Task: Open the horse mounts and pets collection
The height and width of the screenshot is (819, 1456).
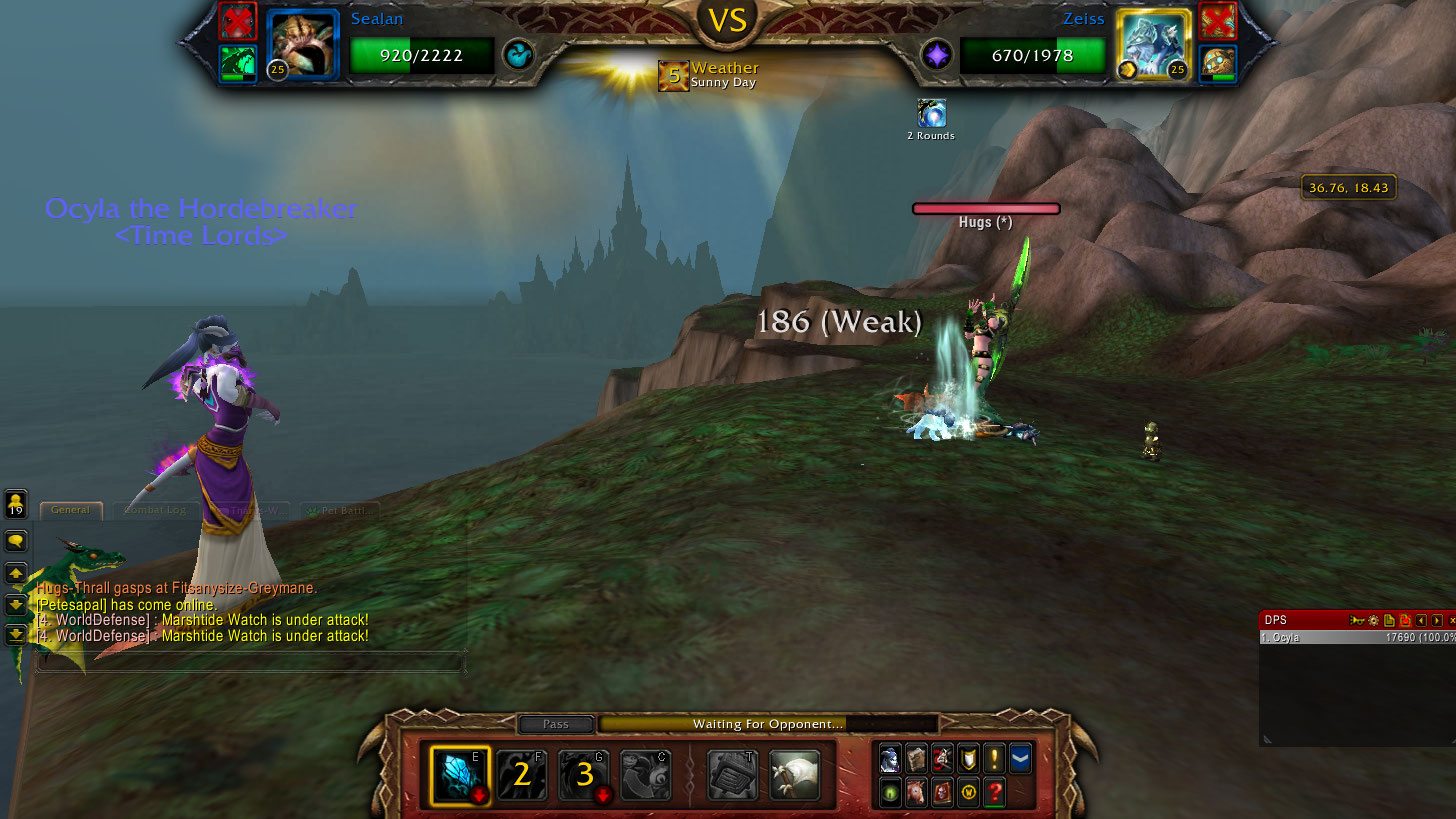Action: click(916, 793)
